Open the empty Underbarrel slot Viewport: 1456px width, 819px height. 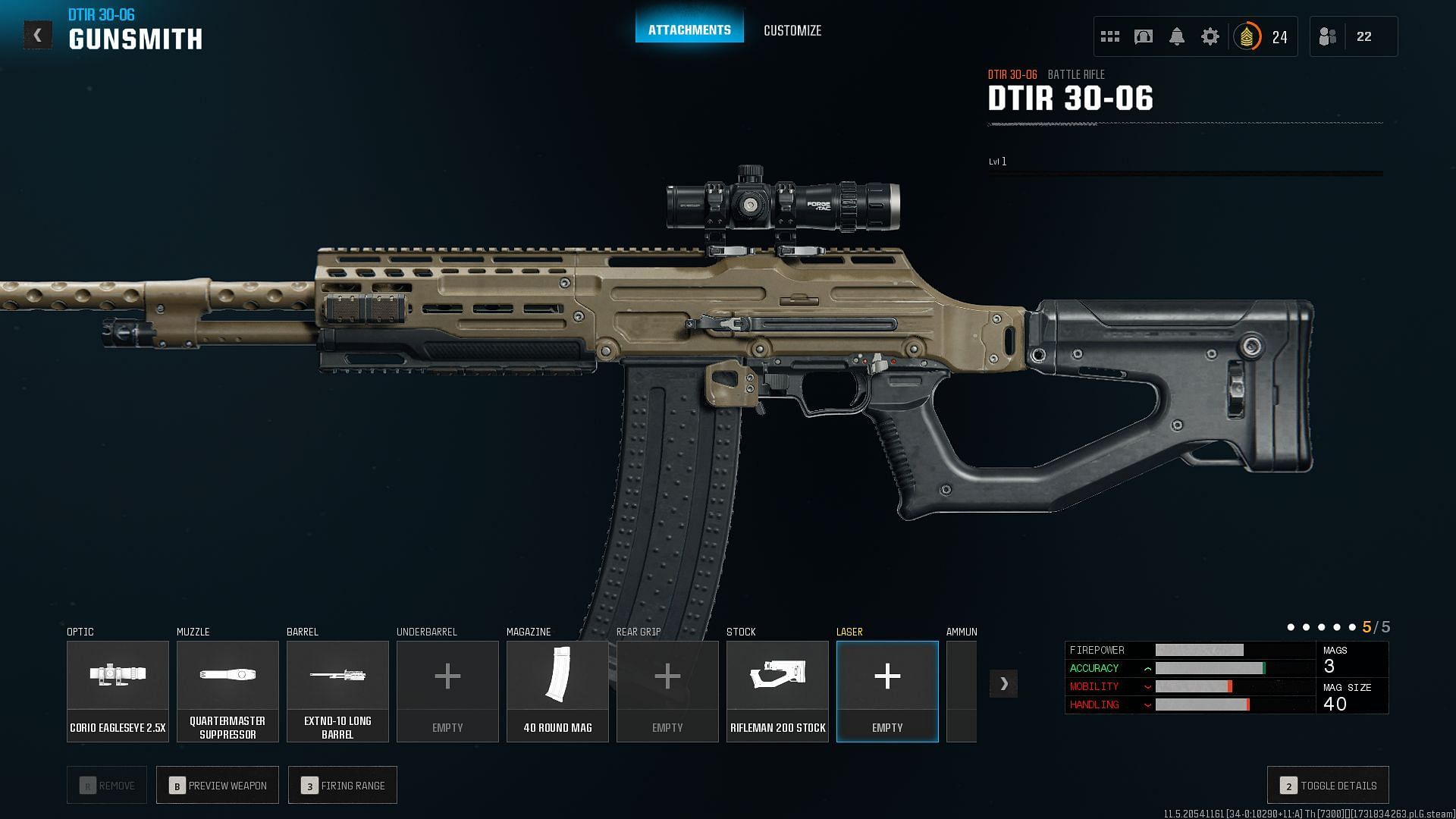click(447, 691)
